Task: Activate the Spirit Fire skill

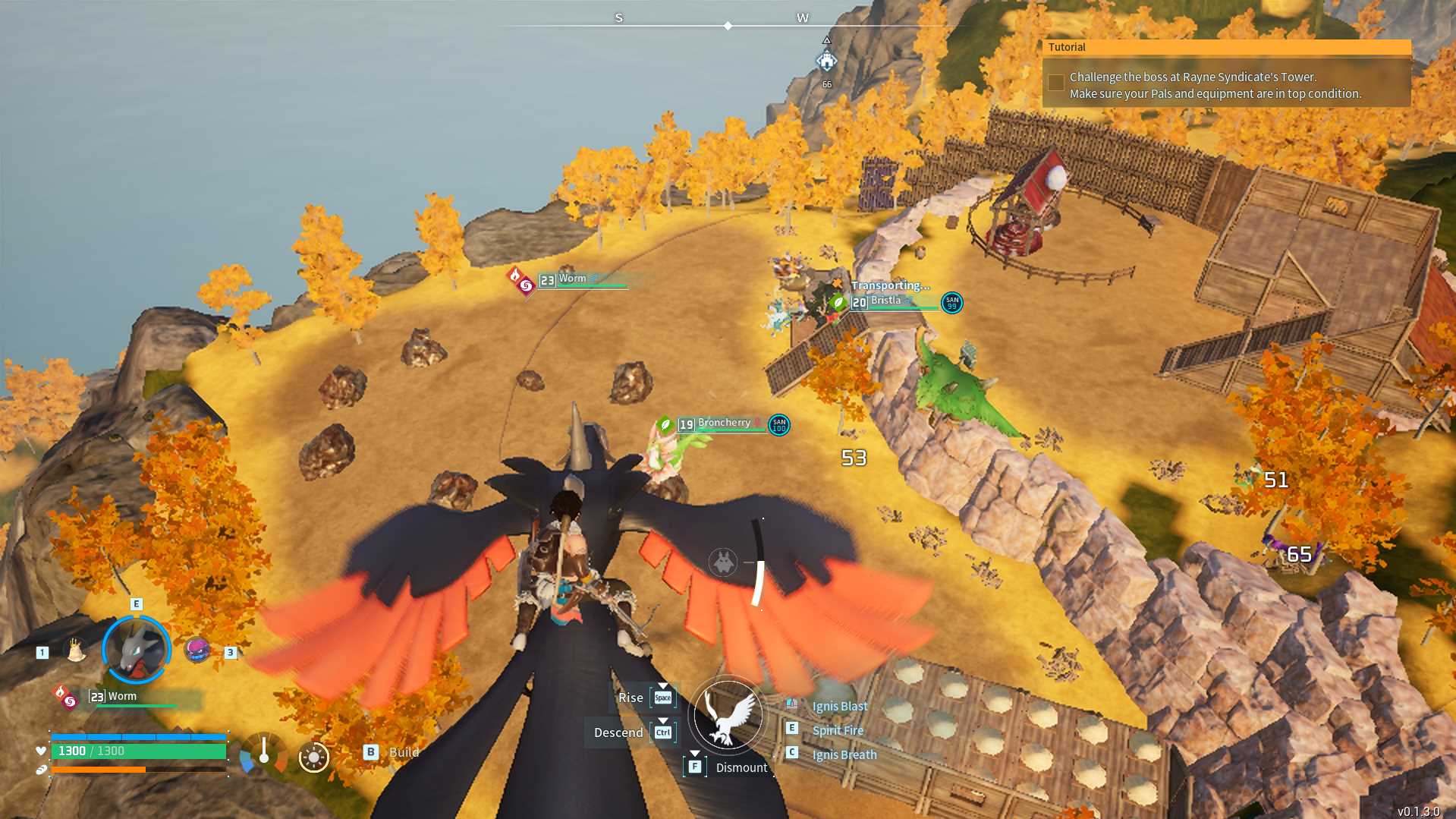Action: (x=838, y=730)
